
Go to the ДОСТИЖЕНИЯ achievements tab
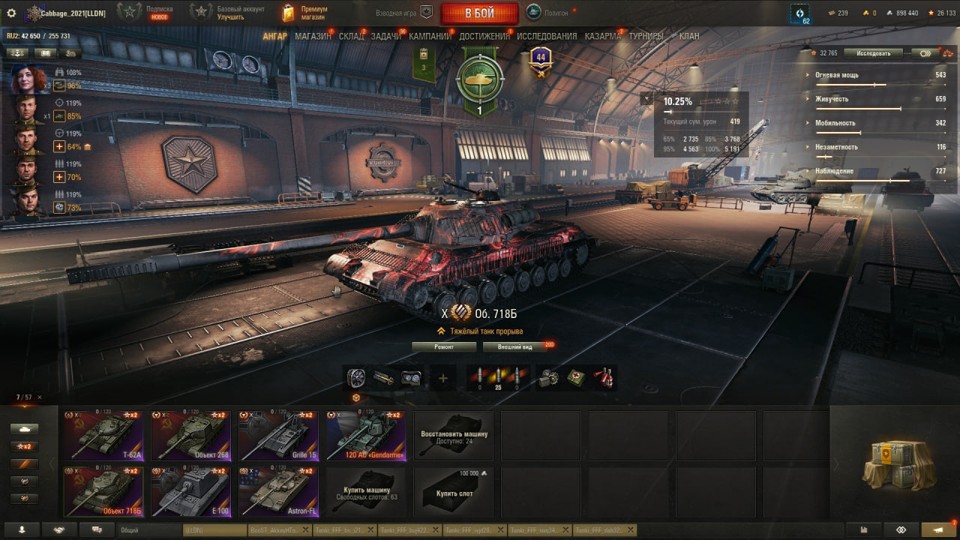pyautogui.click(x=484, y=37)
